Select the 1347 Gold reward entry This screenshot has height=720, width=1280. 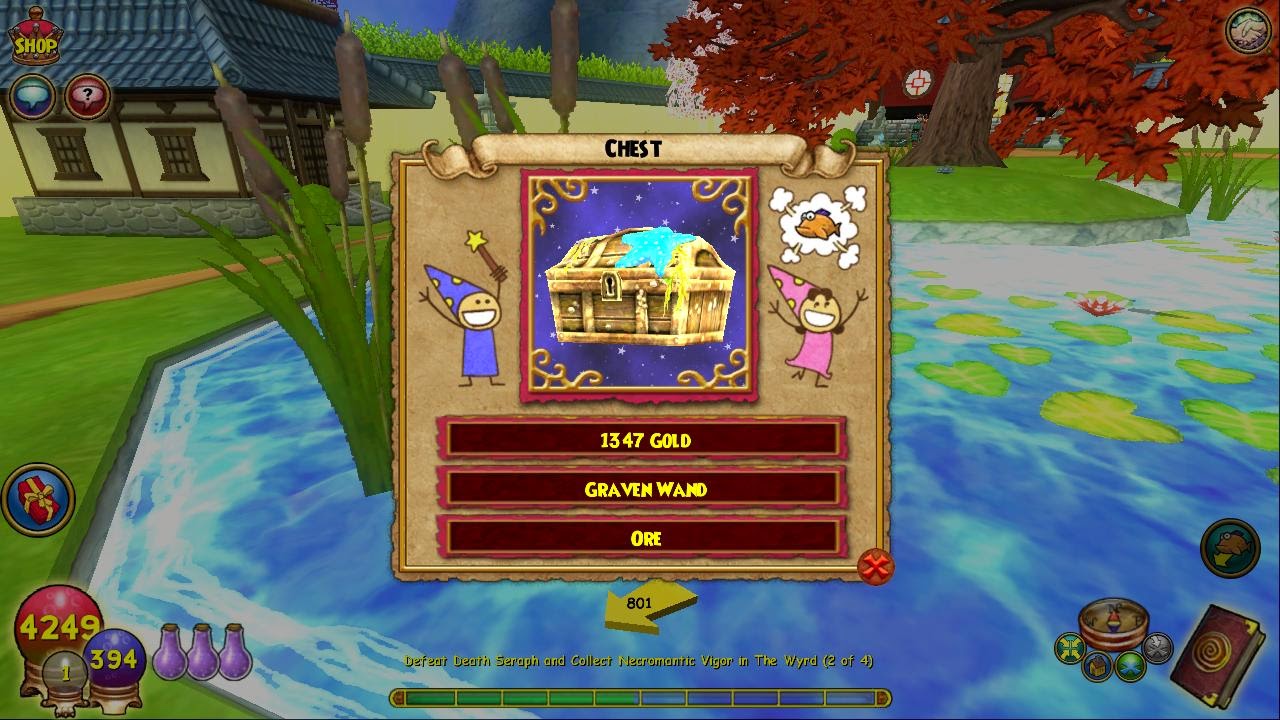643,439
